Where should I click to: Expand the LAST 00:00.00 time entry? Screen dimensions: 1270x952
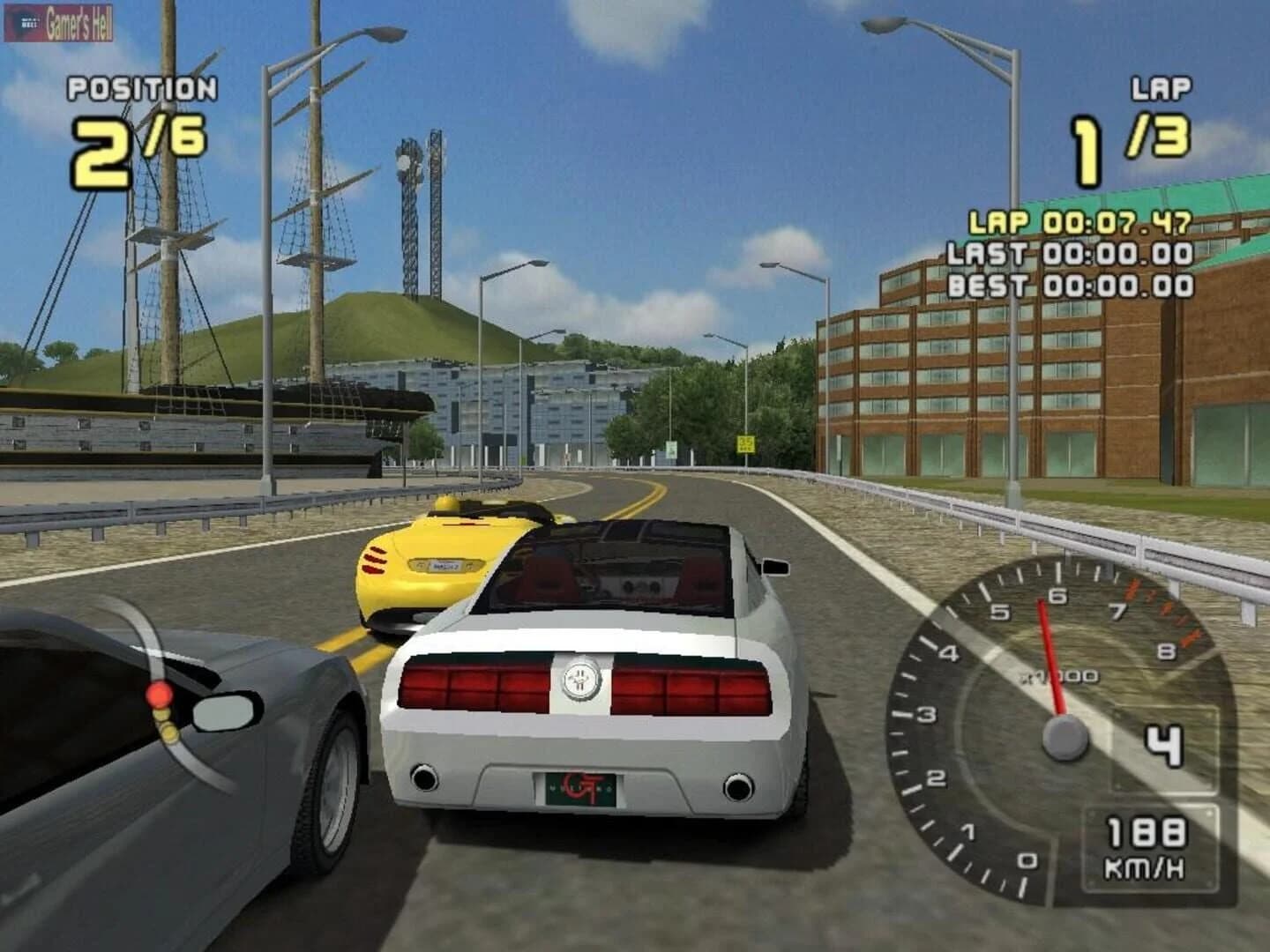pos(1072,254)
